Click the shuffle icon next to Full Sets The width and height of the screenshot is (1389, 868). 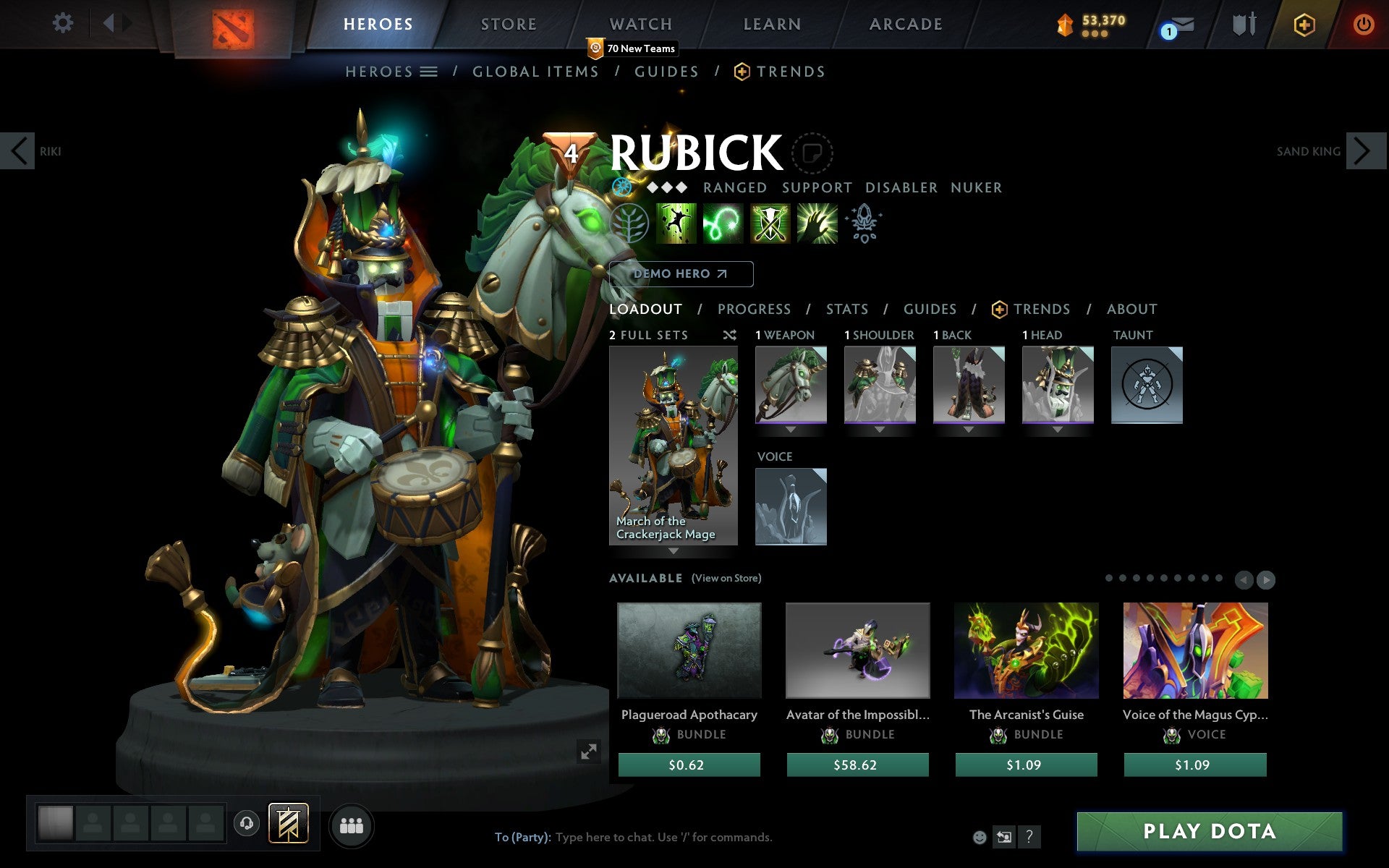pos(731,335)
